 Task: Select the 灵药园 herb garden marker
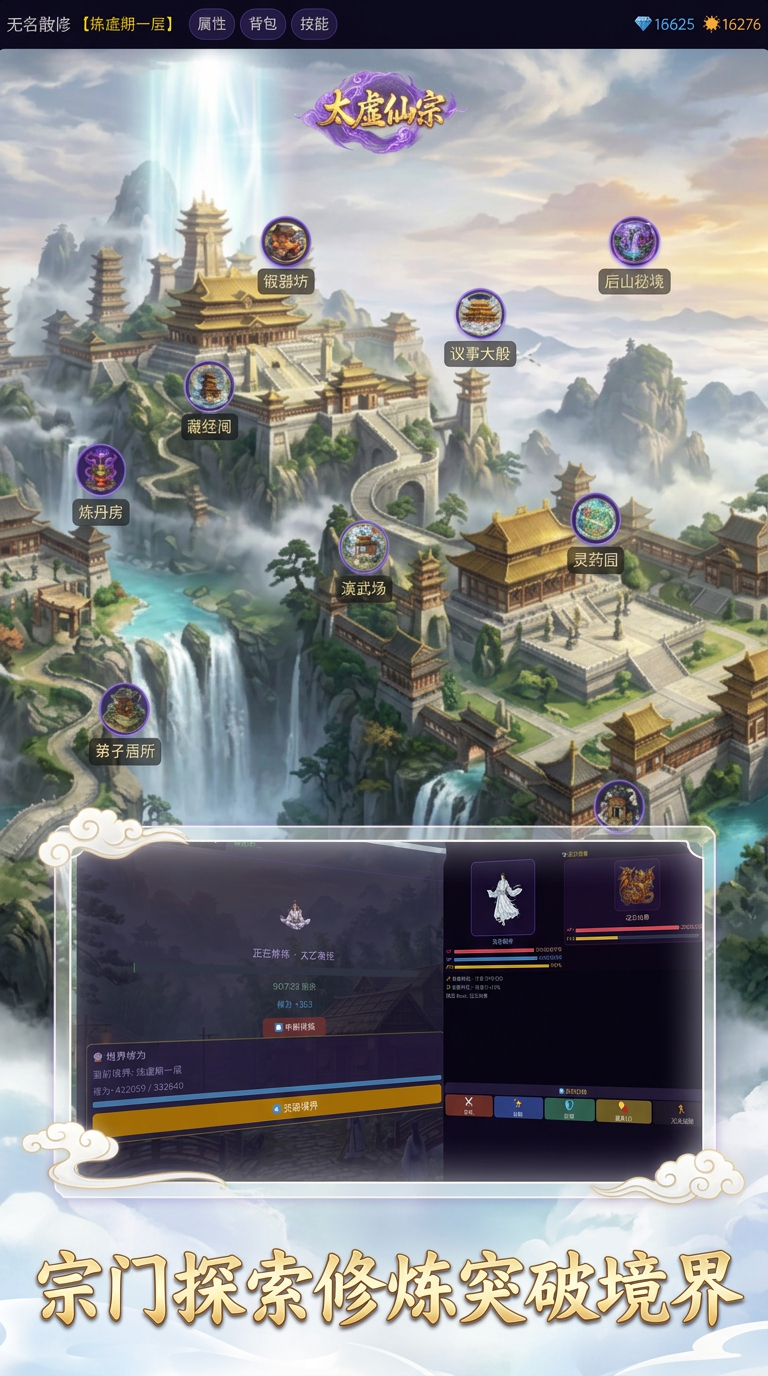(595, 519)
